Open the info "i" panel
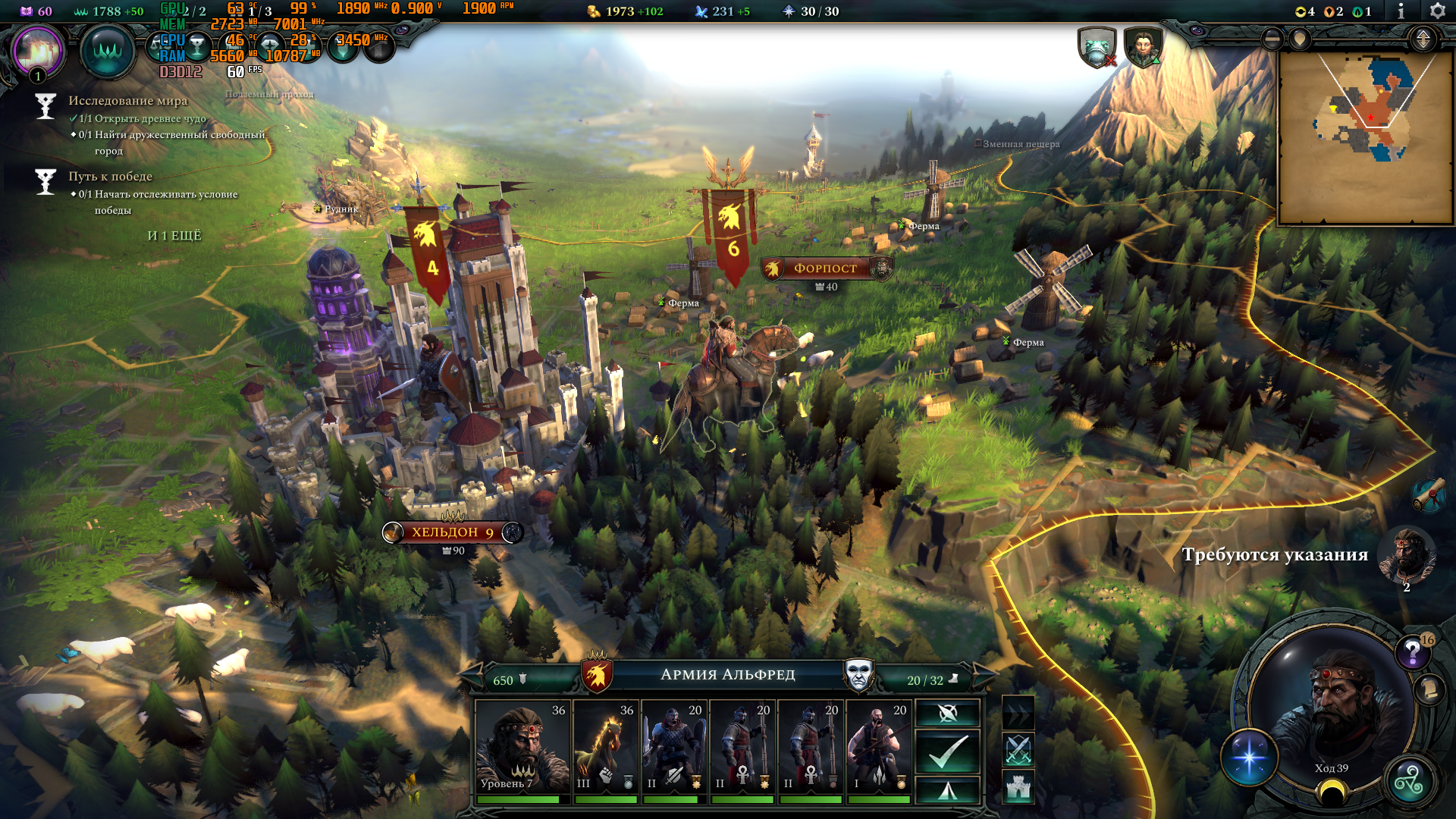The image size is (1456, 819). (x=1401, y=11)
